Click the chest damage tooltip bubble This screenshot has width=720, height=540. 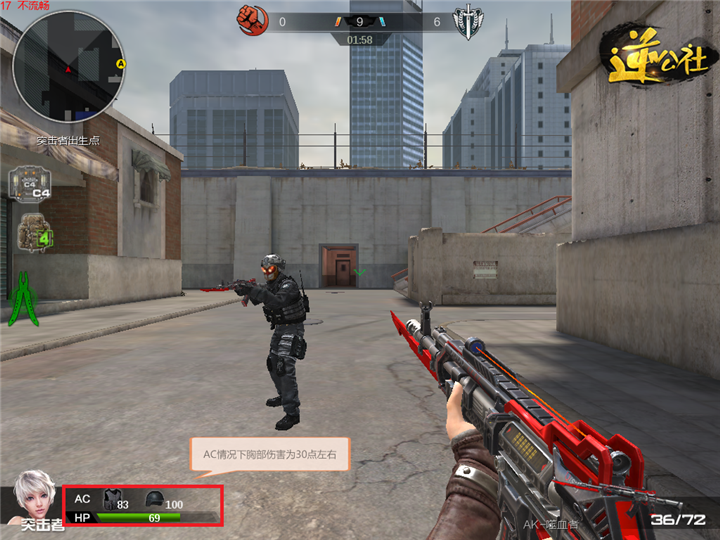pyautogui.click(x=269, y=455)
